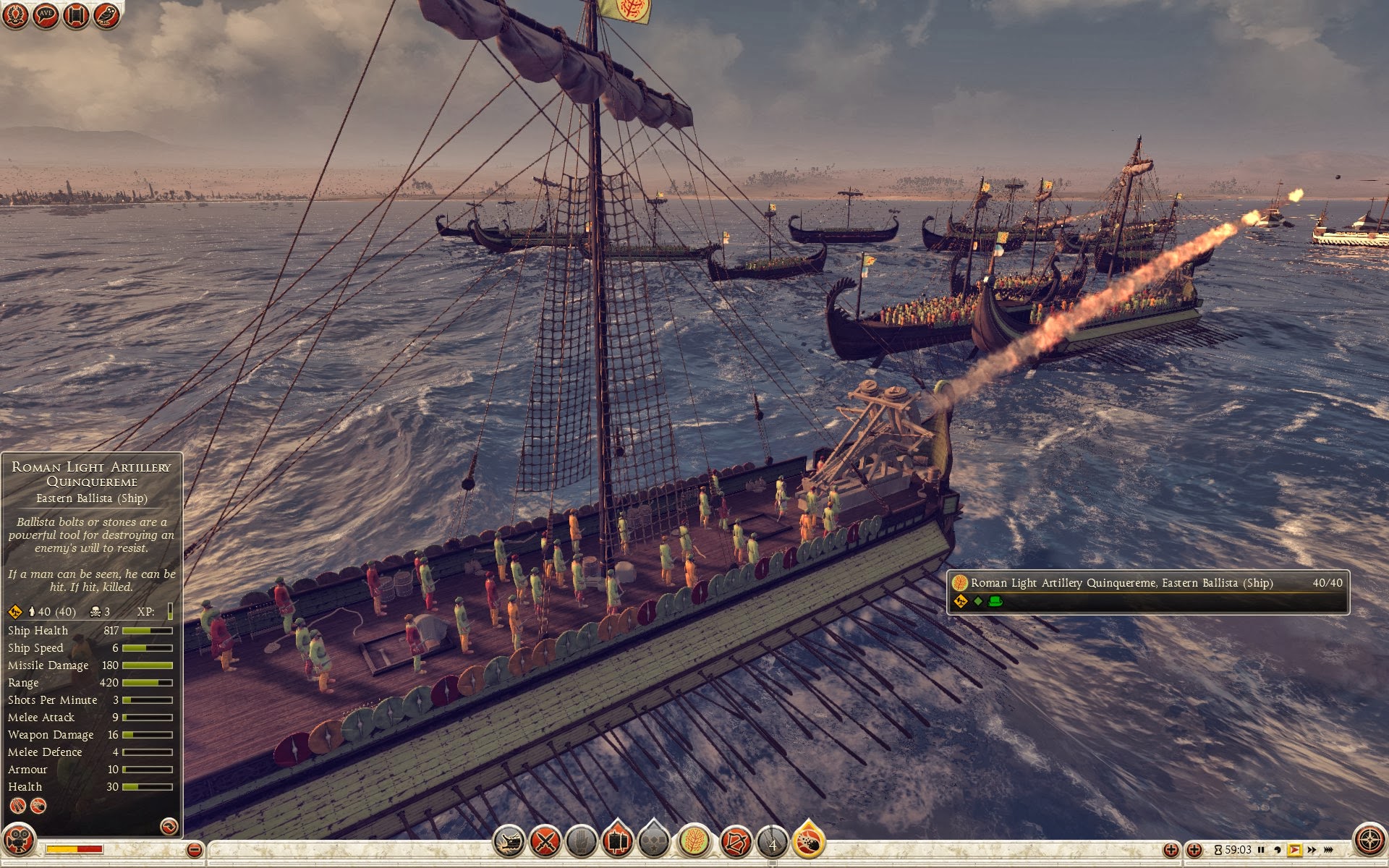
Task: Set fastest battle speed
Action: (1328, 850)
